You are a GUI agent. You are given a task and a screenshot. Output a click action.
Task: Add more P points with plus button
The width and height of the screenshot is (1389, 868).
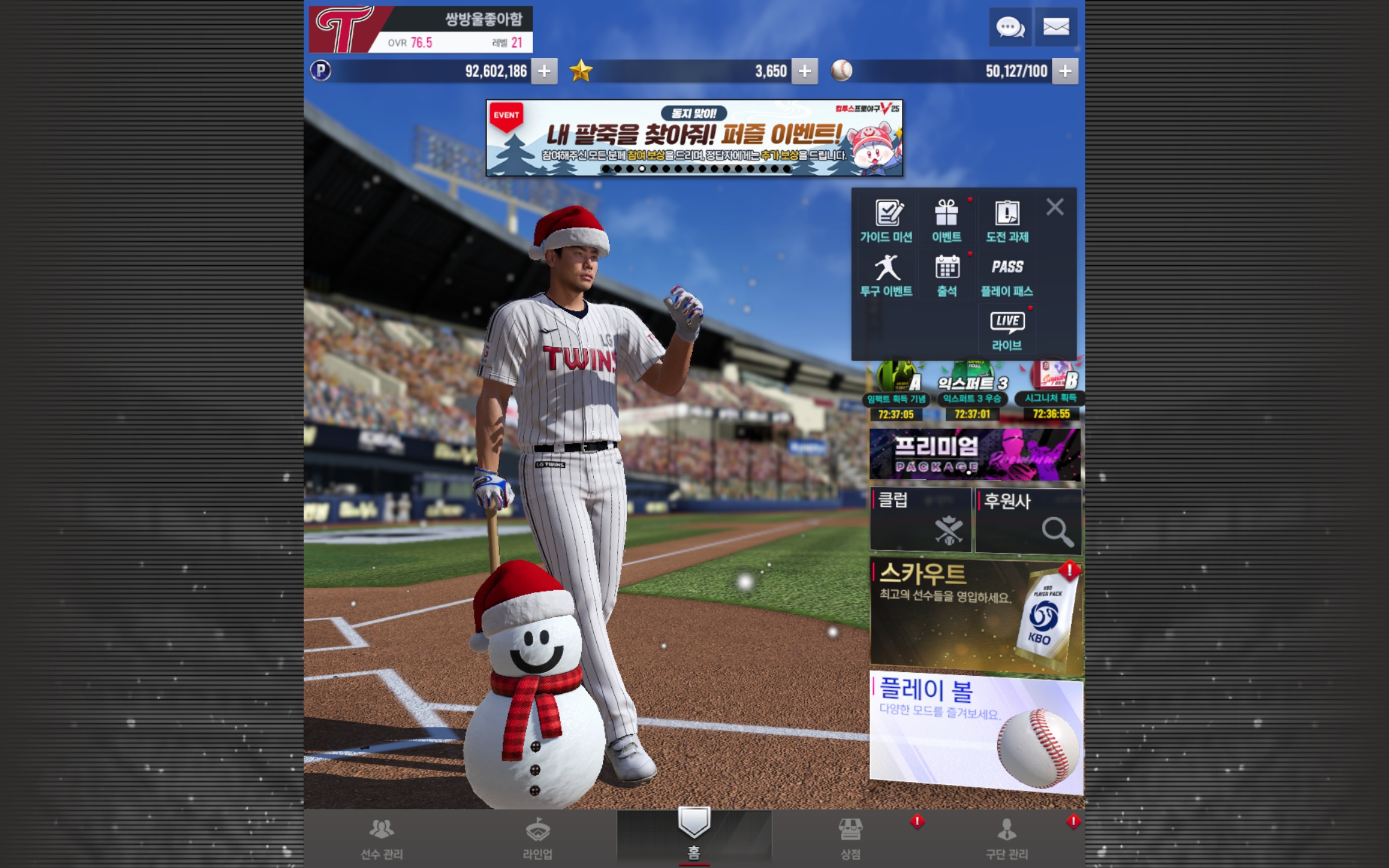click(x=544, y=71)
